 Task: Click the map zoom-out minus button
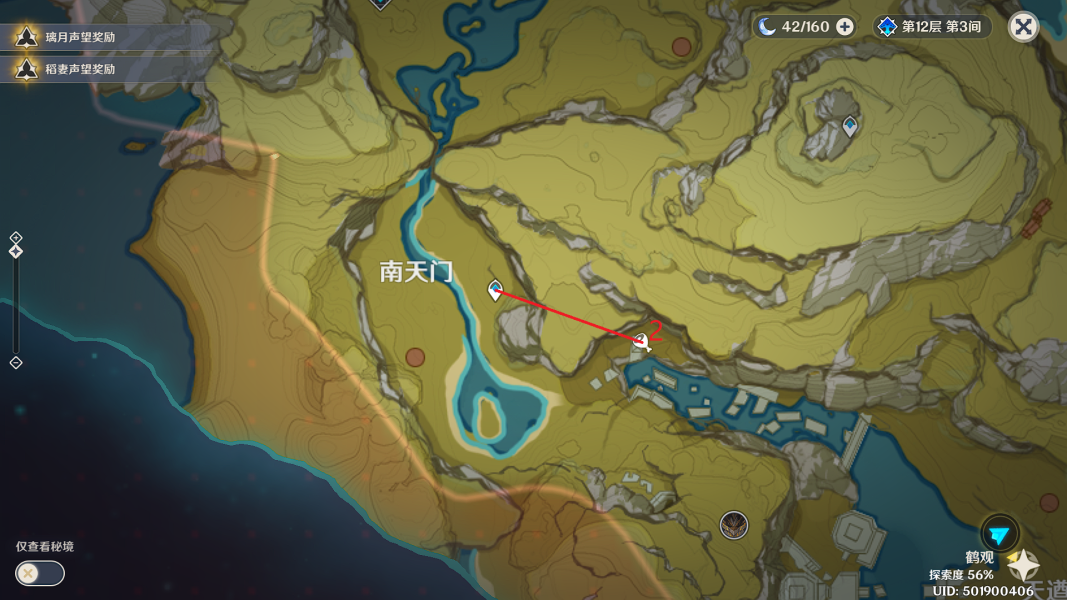[x=16, y=363]
